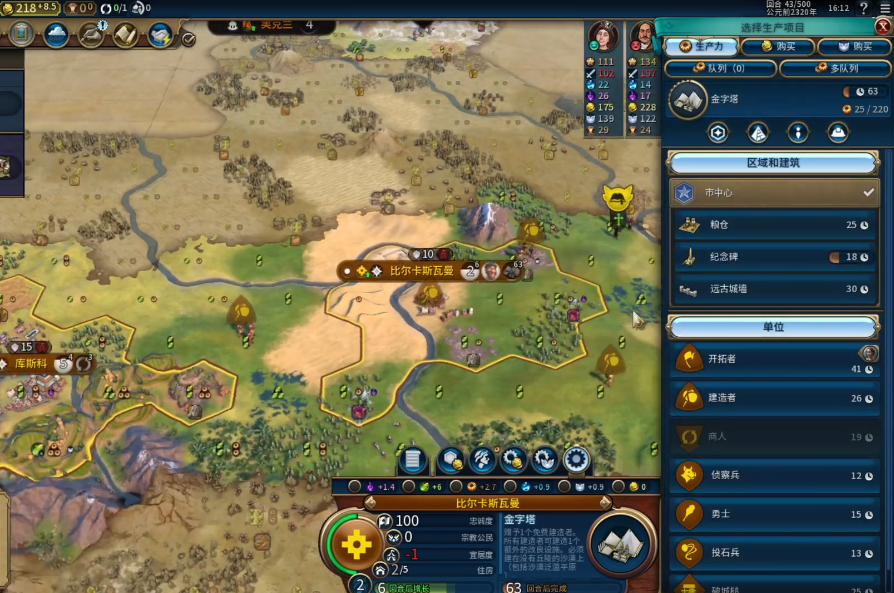The image size is (894, 593).
Task: Open the 队列 (0) production queue
Action: tap(720, 69)
